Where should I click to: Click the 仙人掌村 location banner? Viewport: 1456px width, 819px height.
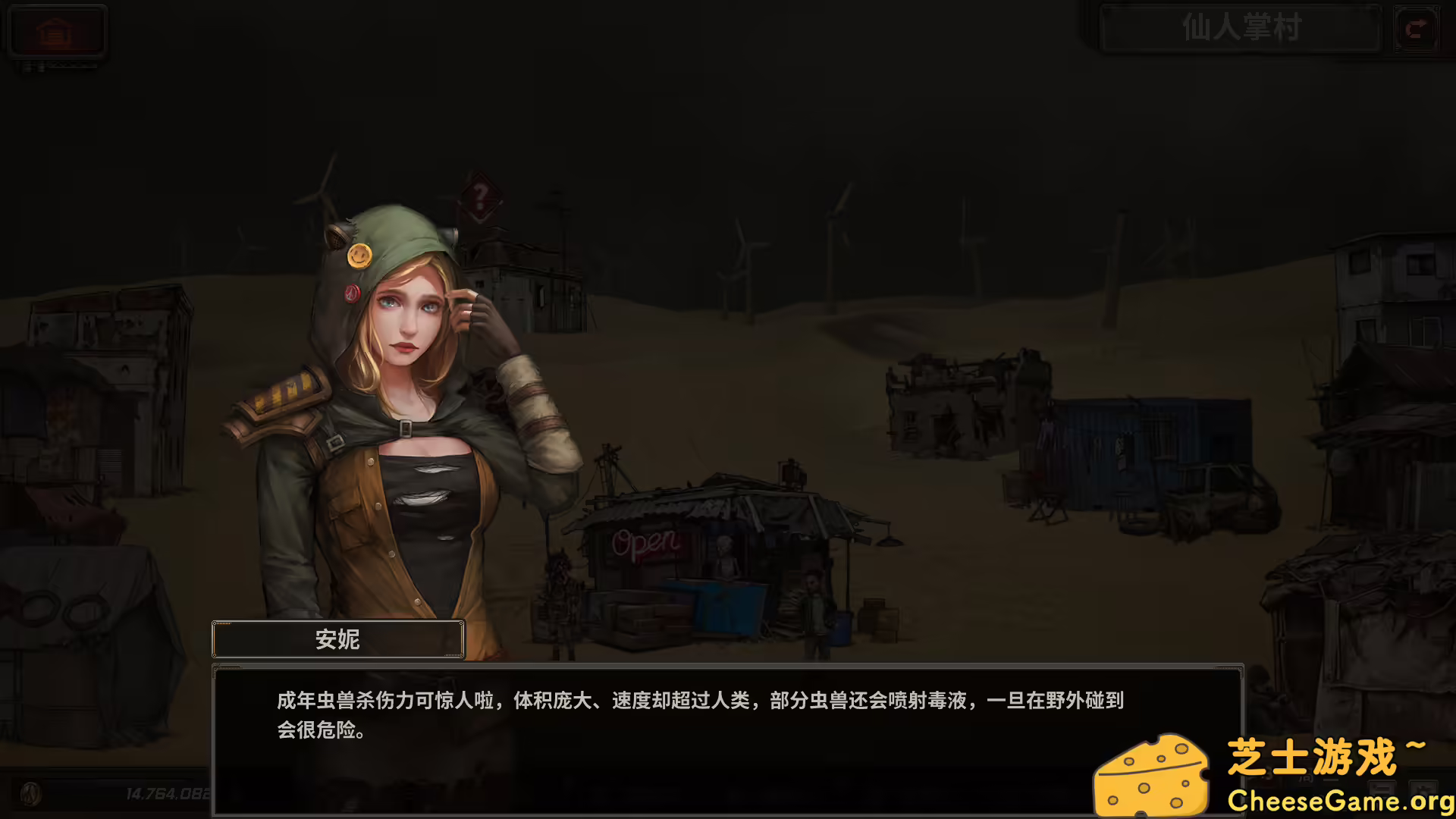click(x=1240, y=29)
